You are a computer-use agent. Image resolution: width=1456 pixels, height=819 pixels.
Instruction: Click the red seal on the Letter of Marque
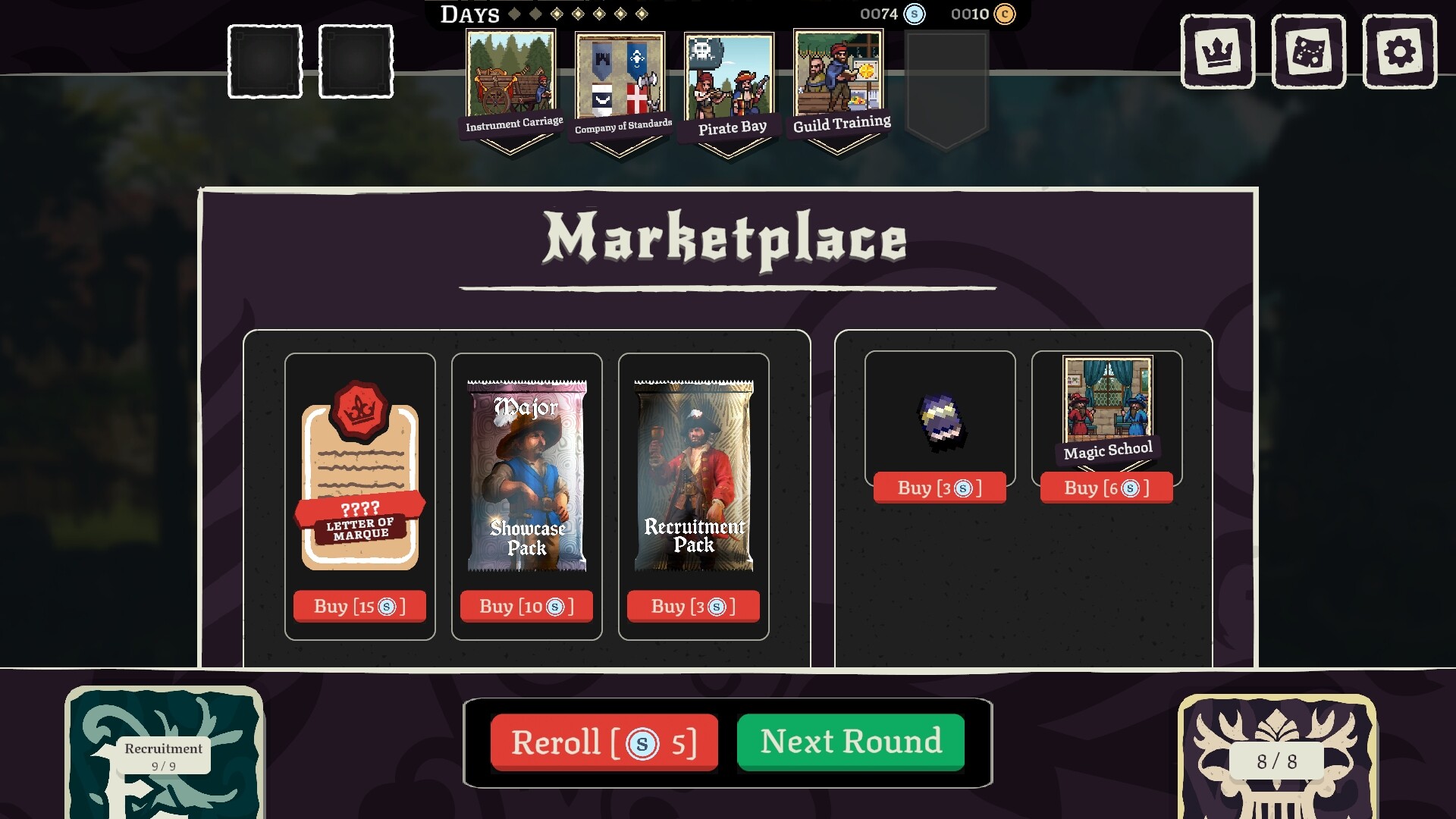pyautogui.click(x=362, y=409)
